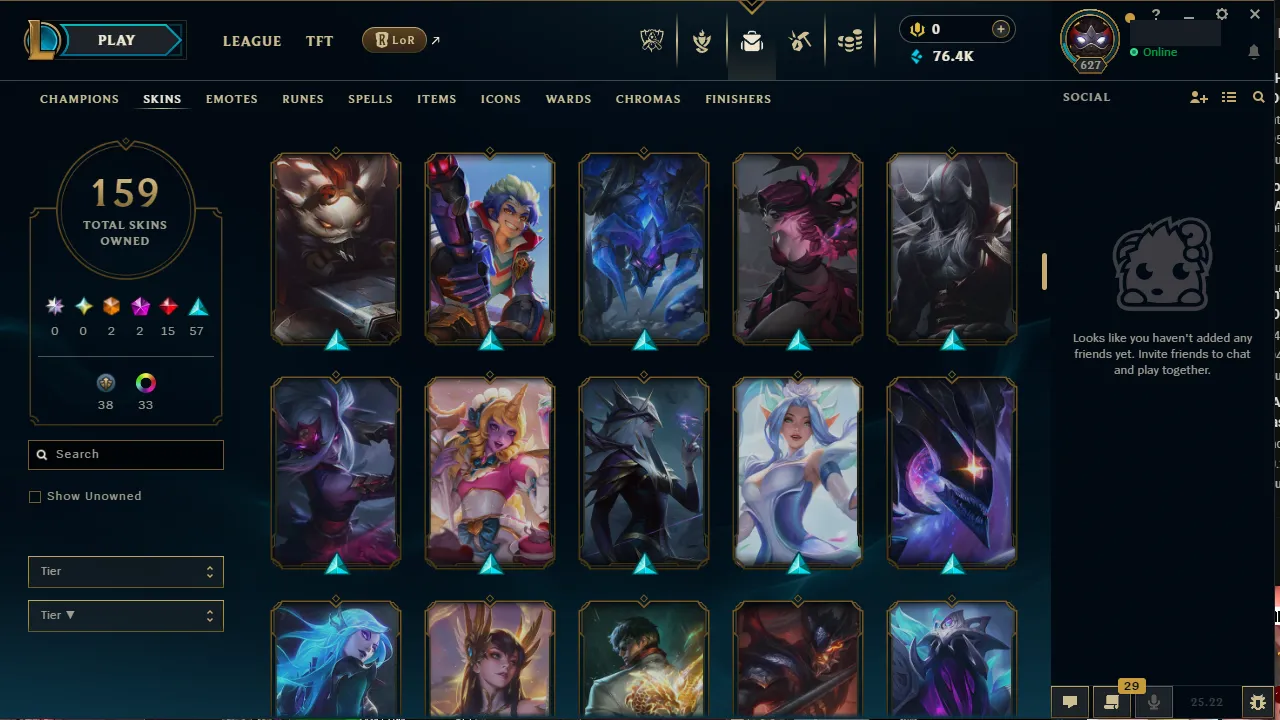
Task: Open the second Tier sort dropdown
Action: (125, 615)
